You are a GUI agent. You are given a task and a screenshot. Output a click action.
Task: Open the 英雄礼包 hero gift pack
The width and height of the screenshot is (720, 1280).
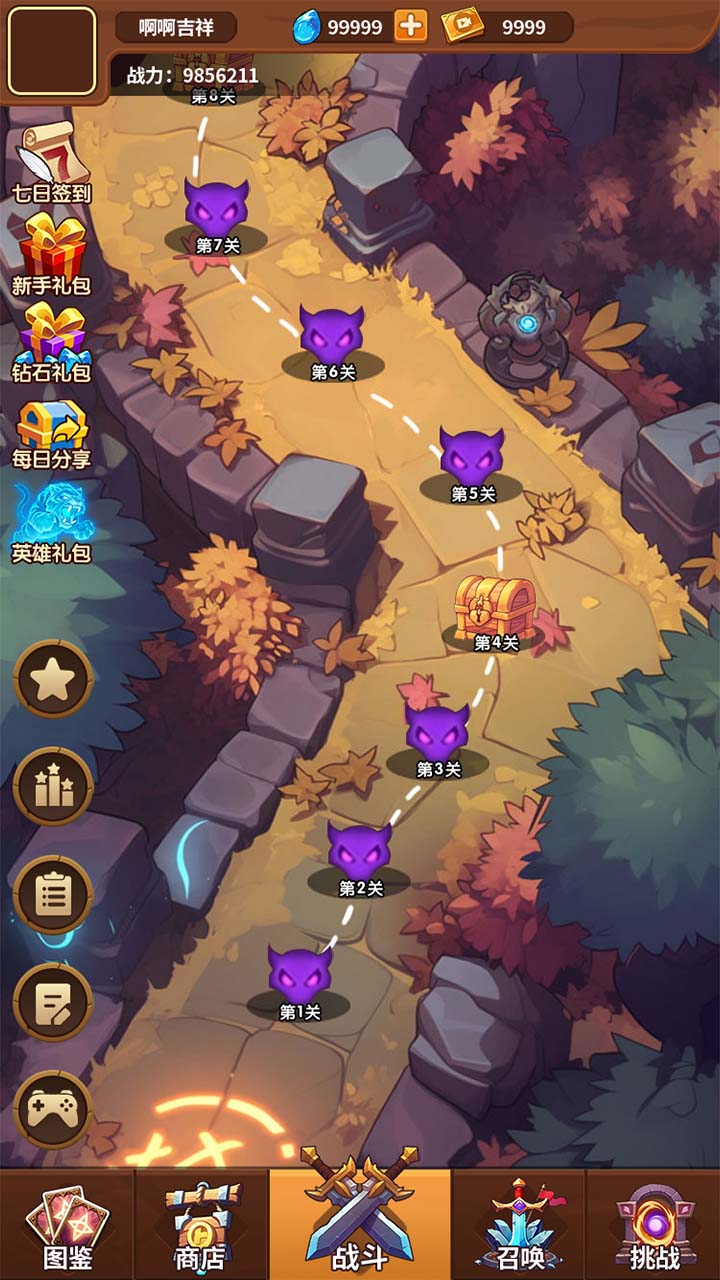52,522
